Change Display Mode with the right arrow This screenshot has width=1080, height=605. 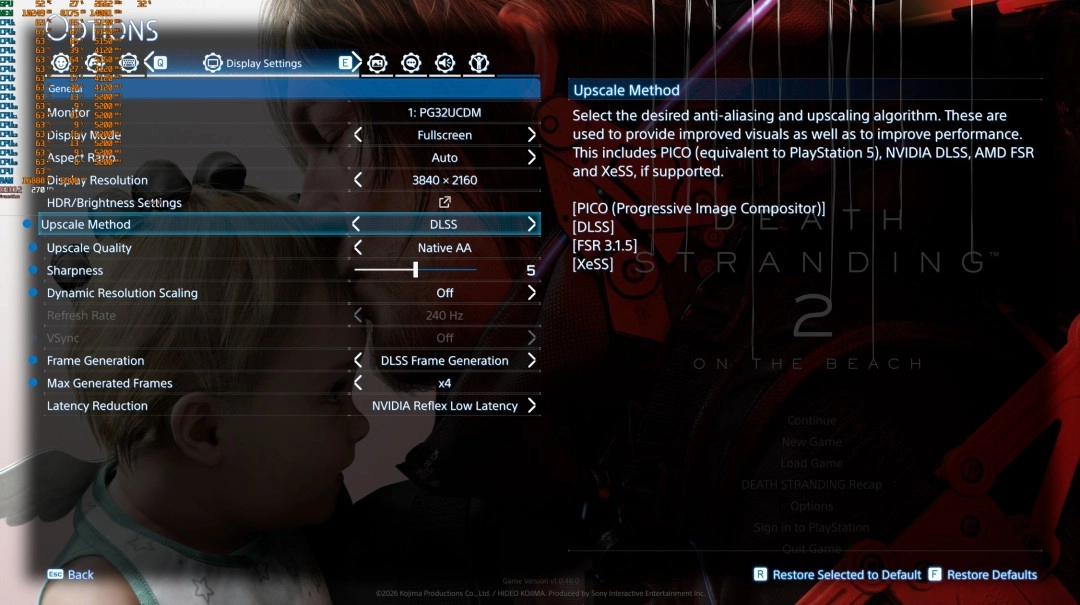point(531,135)
